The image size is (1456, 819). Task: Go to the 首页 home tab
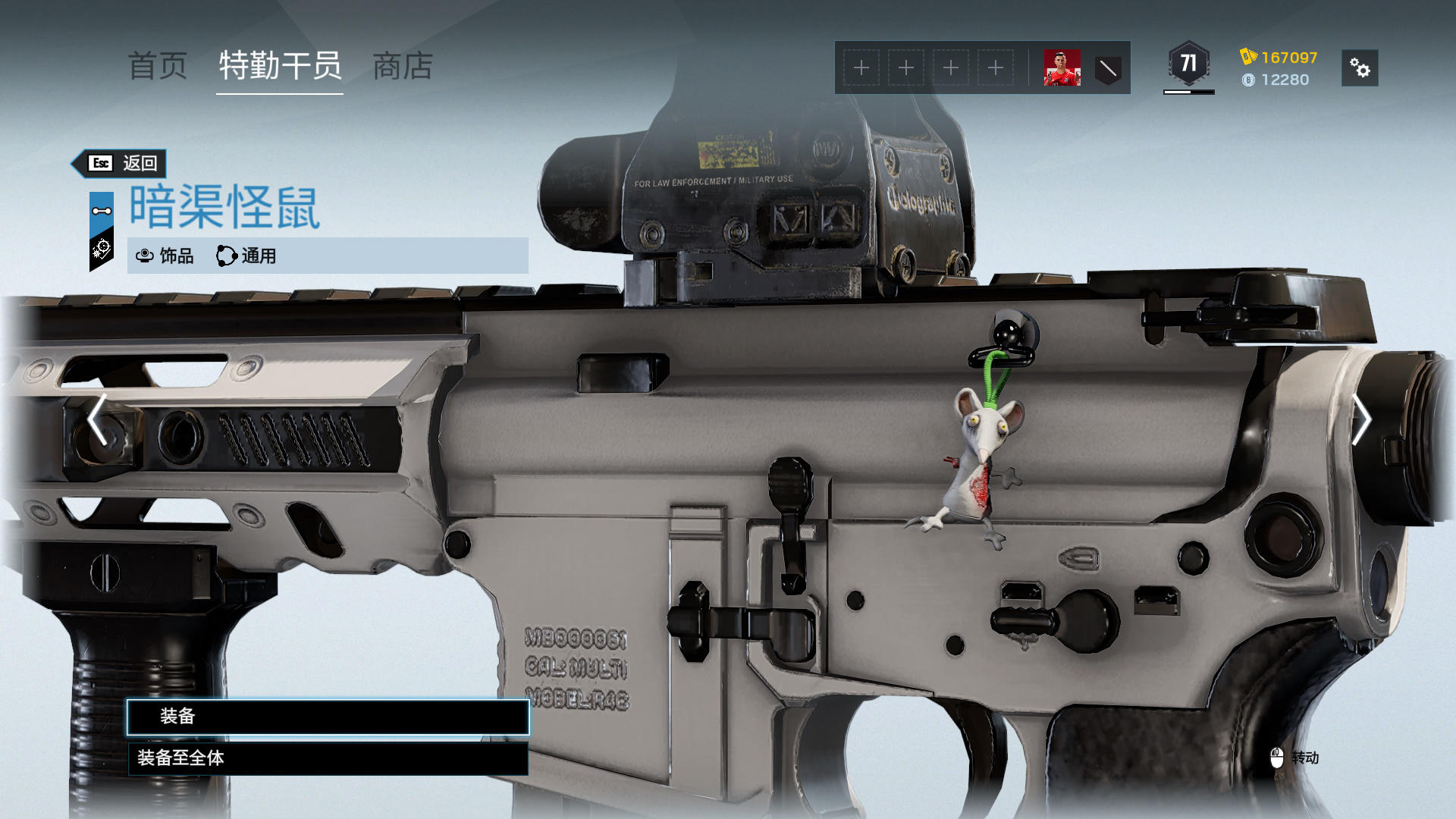click(158, 67)
